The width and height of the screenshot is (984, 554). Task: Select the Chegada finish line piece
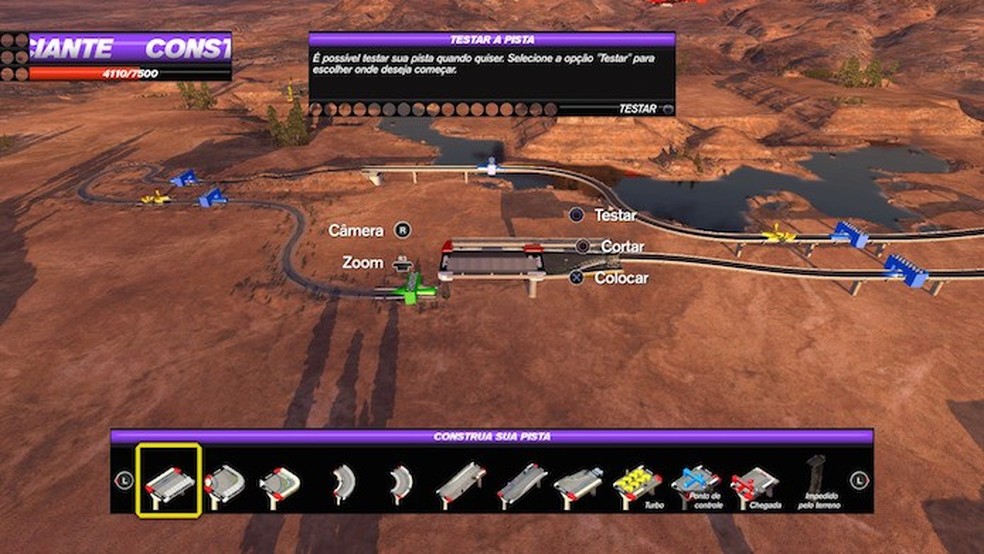755,484
